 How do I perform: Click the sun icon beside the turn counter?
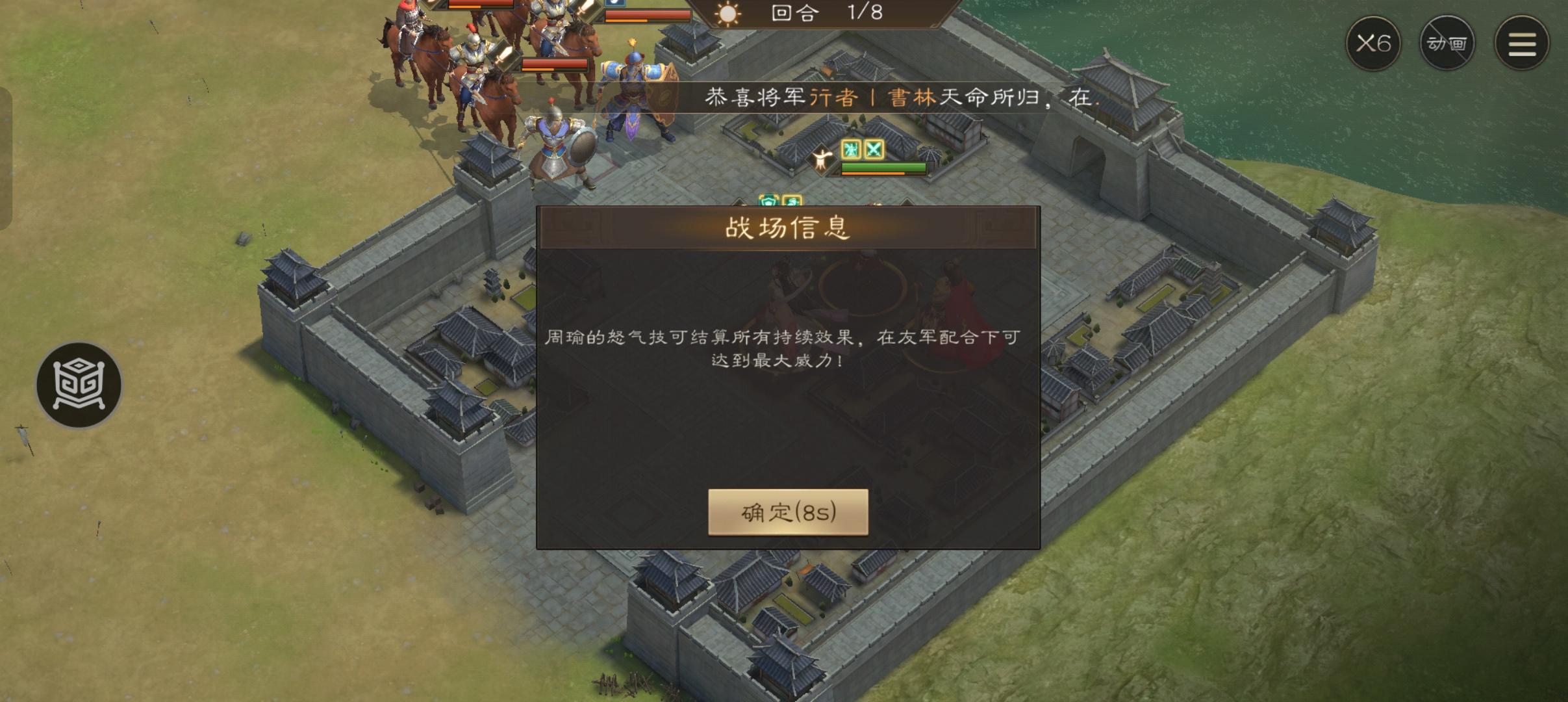point(729,14)
